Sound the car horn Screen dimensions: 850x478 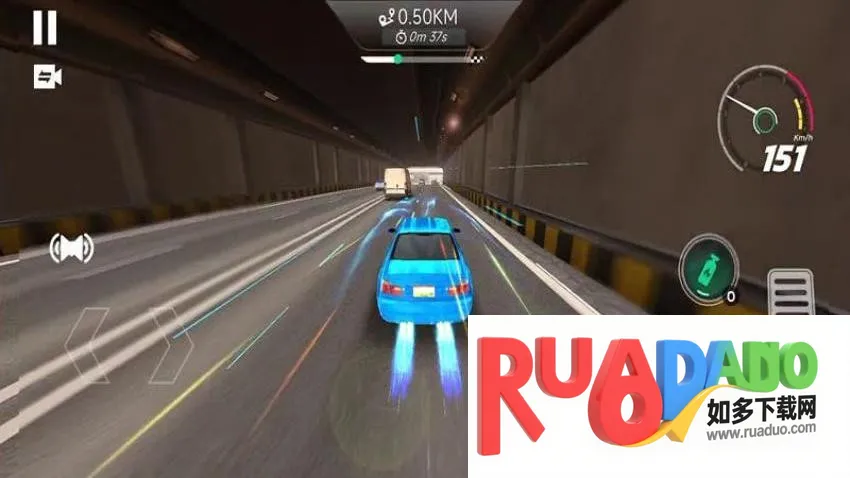pos(72,247)
